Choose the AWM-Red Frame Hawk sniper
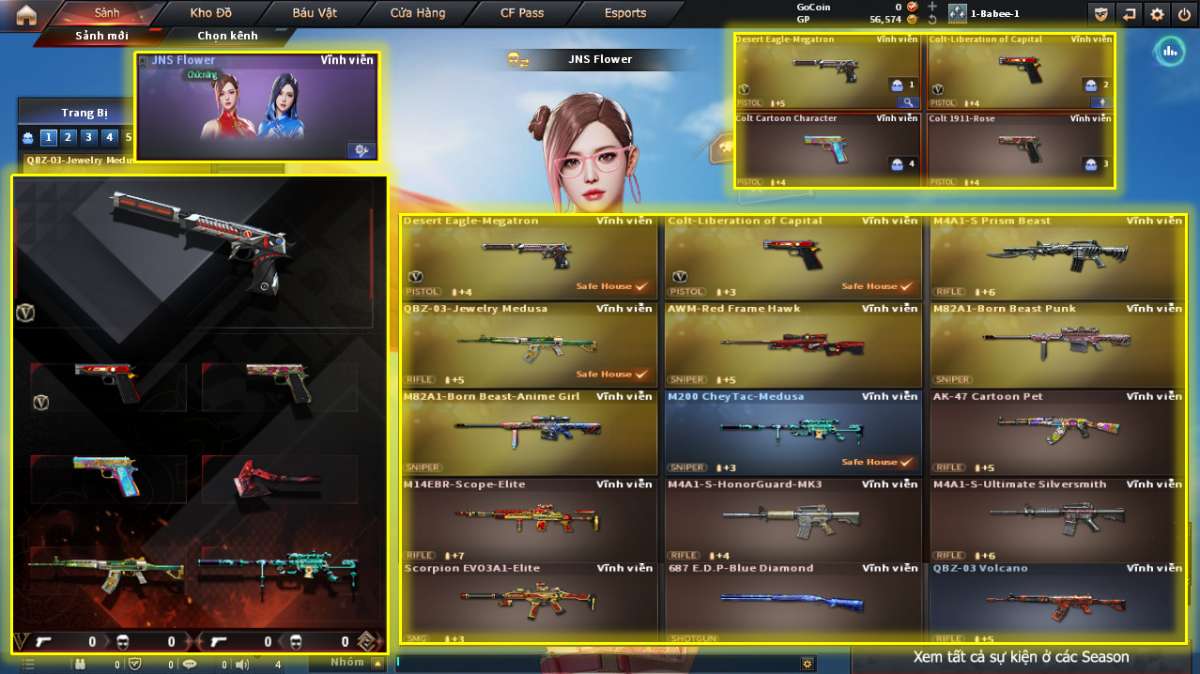 791,345
